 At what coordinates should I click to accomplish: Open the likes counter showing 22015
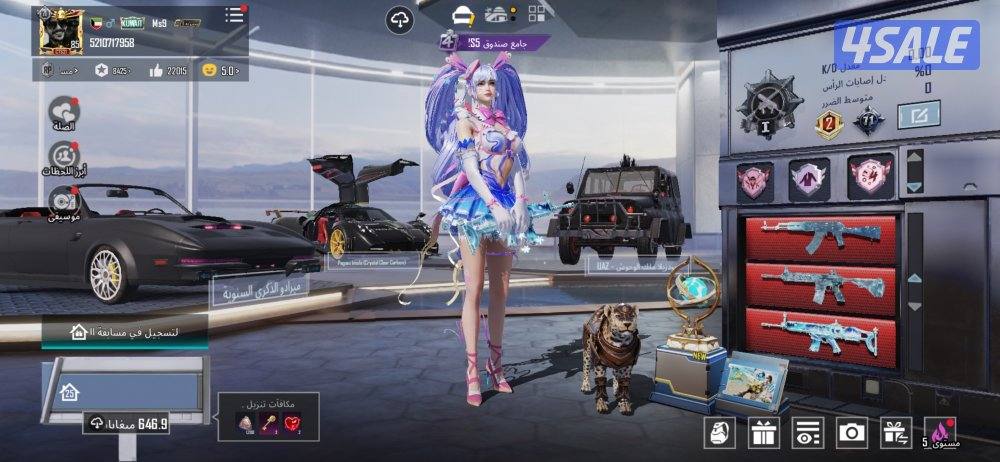[170, 70]
